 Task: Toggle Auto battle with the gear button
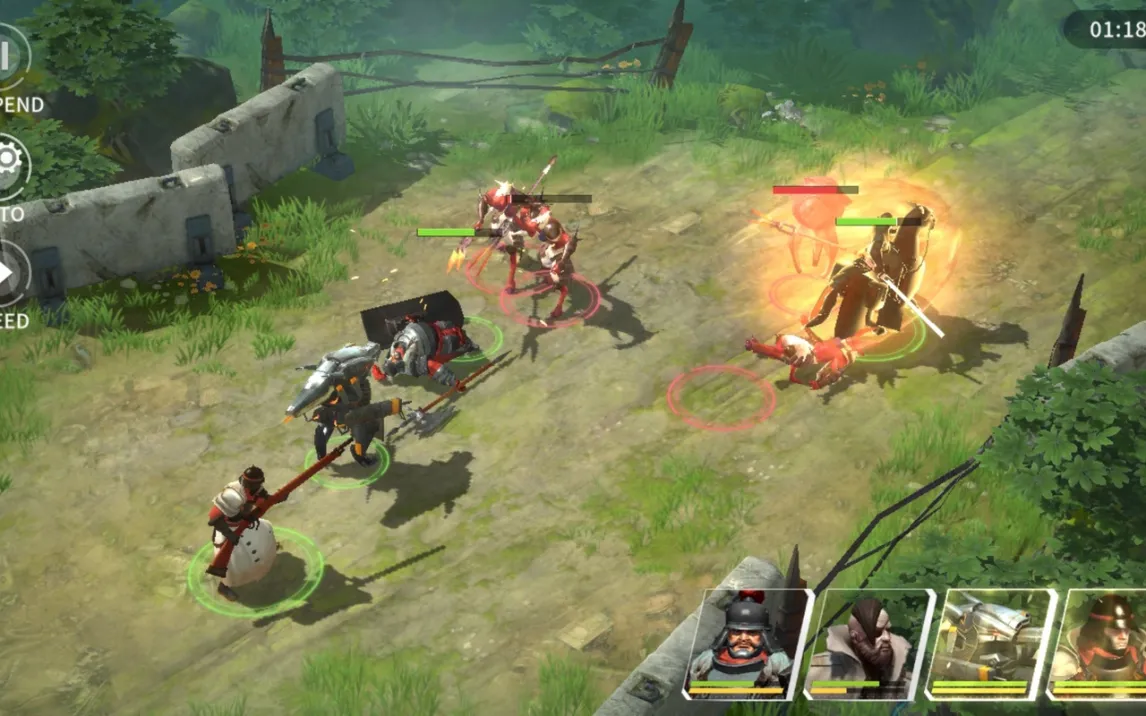10,164
